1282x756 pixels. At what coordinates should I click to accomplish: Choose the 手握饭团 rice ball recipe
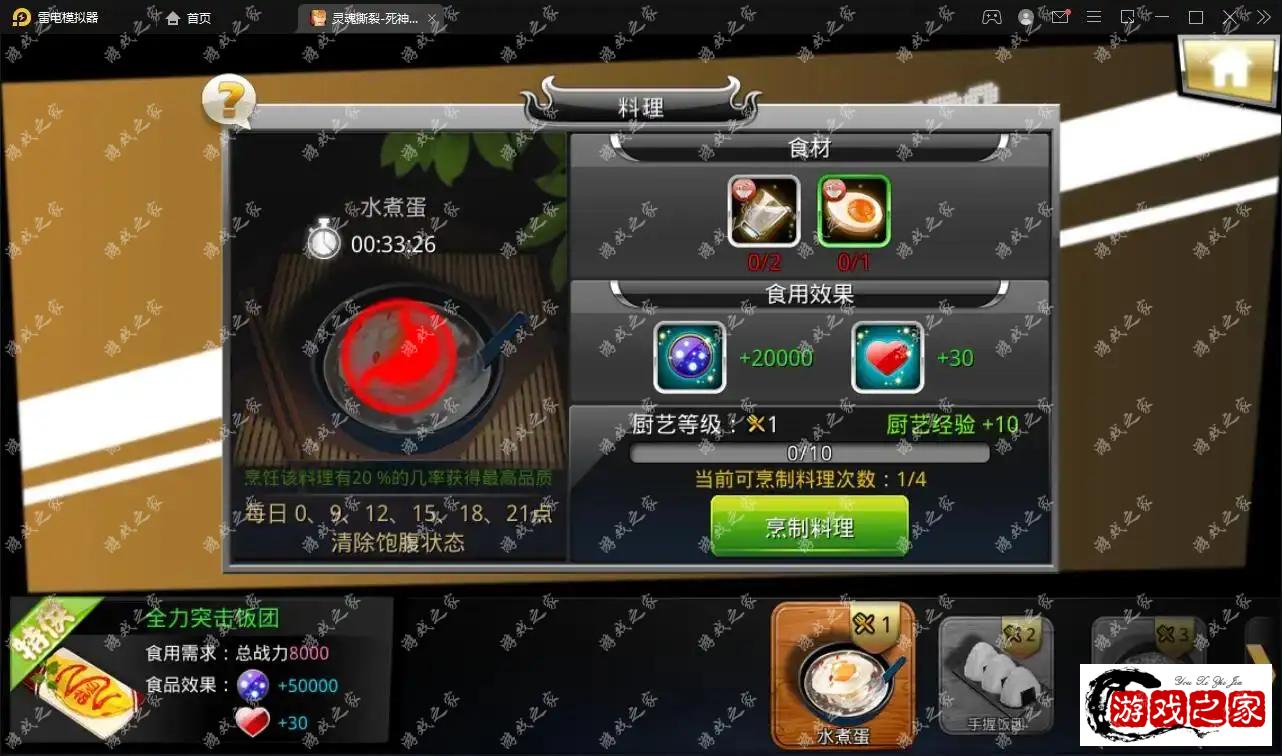pos(996,677)
